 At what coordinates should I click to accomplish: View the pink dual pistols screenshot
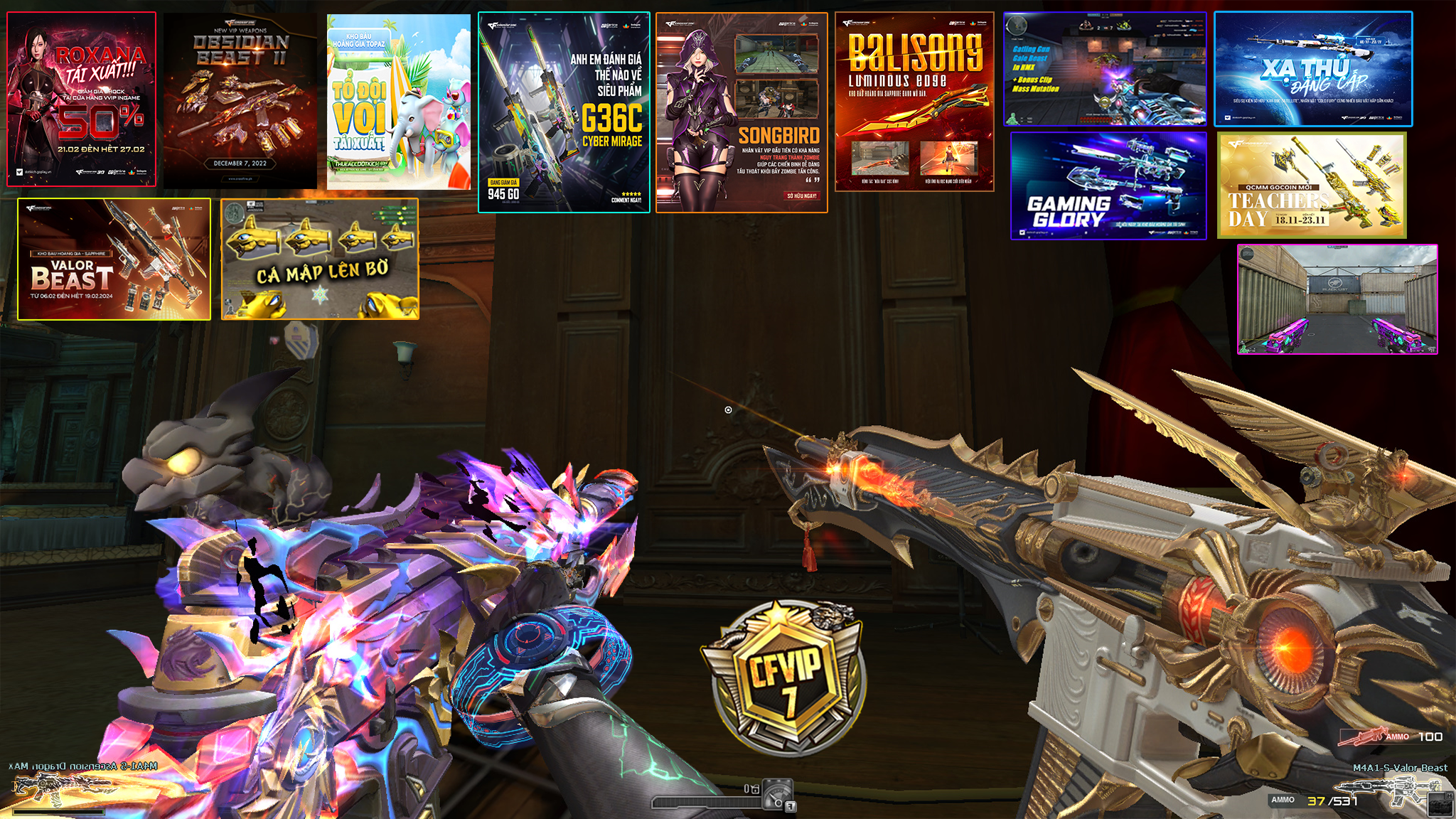(1337, 299)
